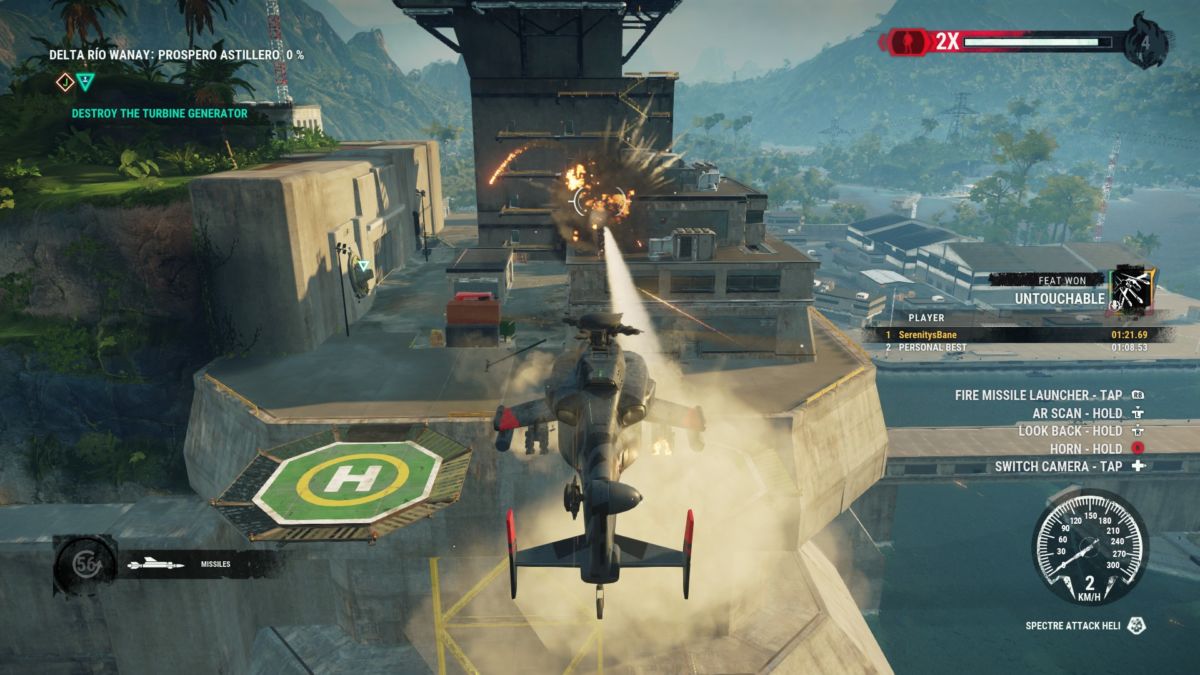Click the teal objective waypoint marker
Image resolution: width=1200 pixels, height=675 pixels.
tap(364, 266)
